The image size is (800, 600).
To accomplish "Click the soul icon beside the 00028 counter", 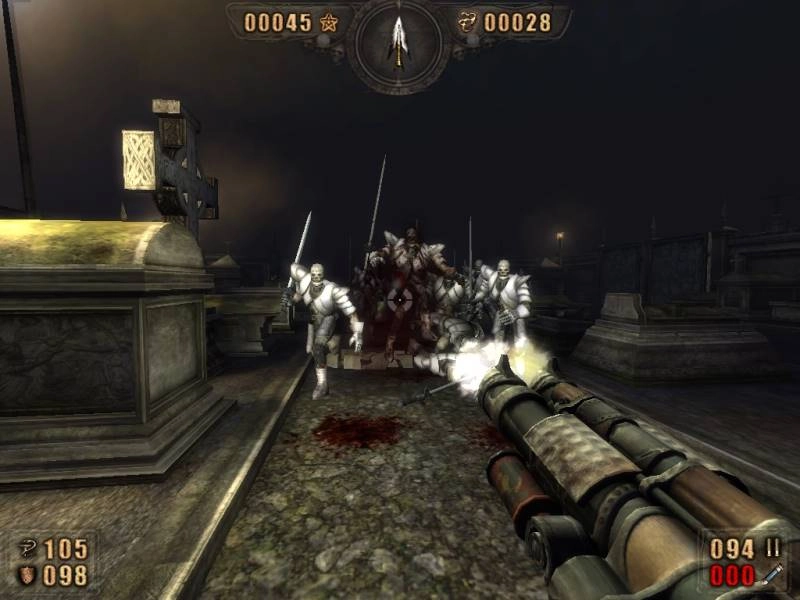I will pyautogui.click(x=467, y=22).
